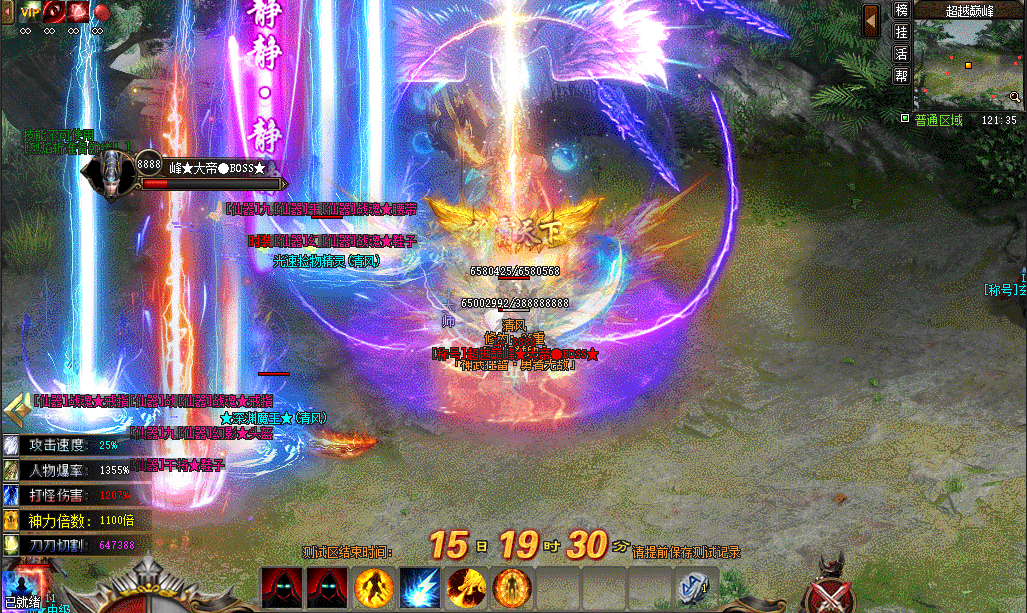Open the 帮 help button

coord(901,76)
